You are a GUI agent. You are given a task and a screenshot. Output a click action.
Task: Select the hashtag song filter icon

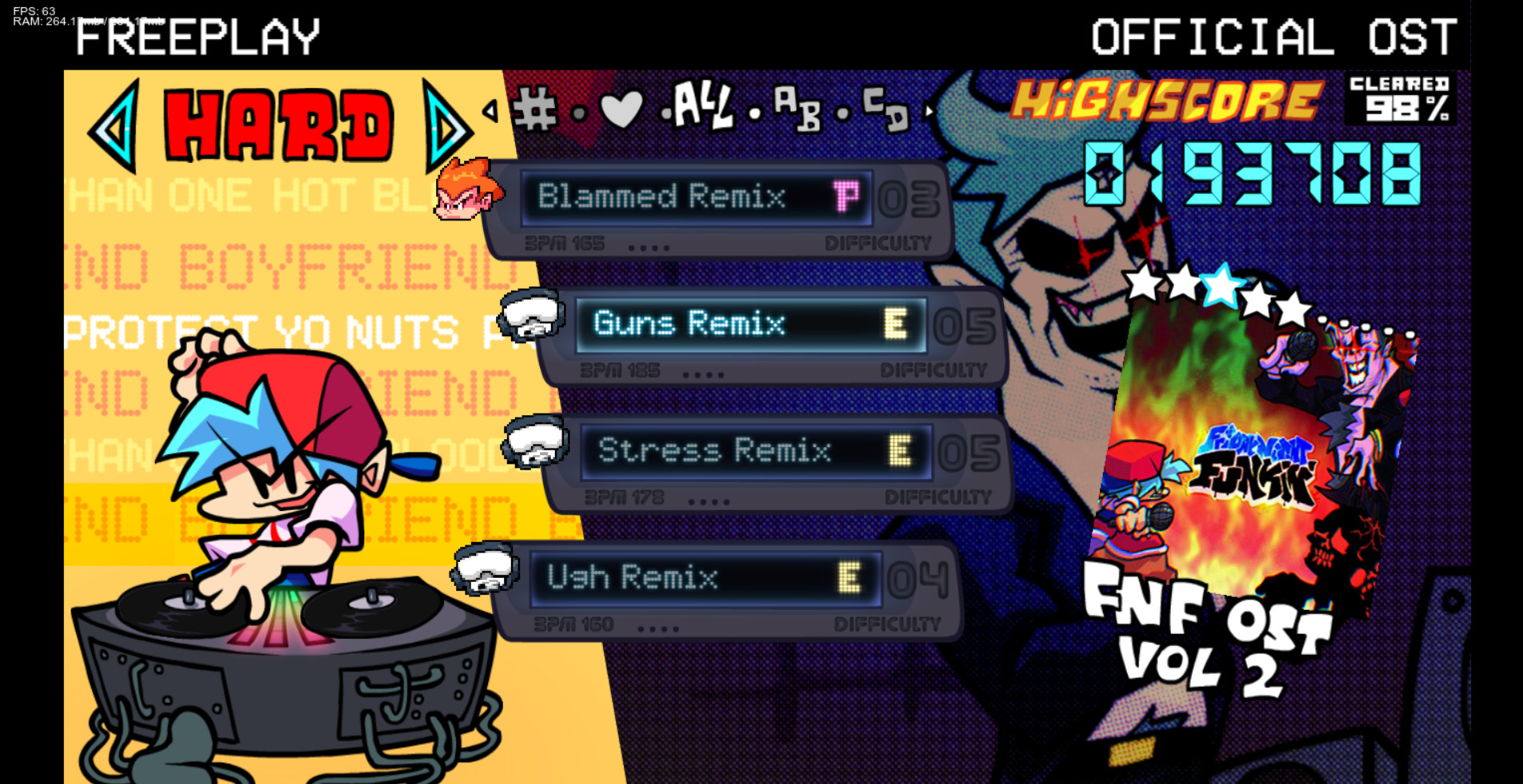tap(538, 110)
